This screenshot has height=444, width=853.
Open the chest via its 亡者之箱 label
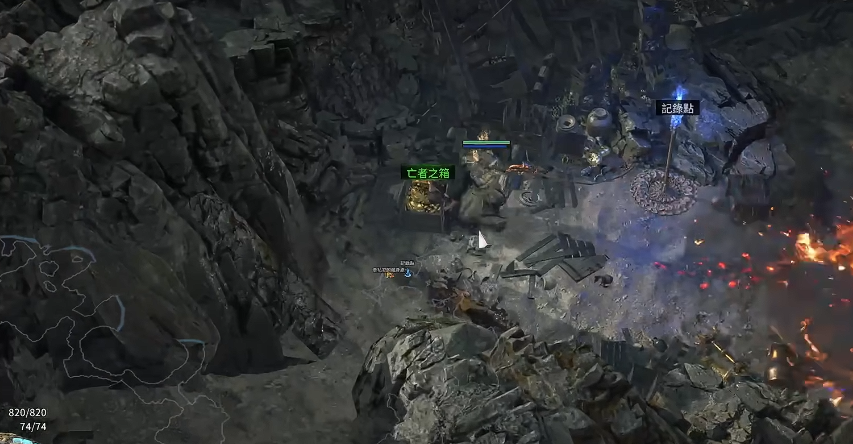click(x=428, y=172)
